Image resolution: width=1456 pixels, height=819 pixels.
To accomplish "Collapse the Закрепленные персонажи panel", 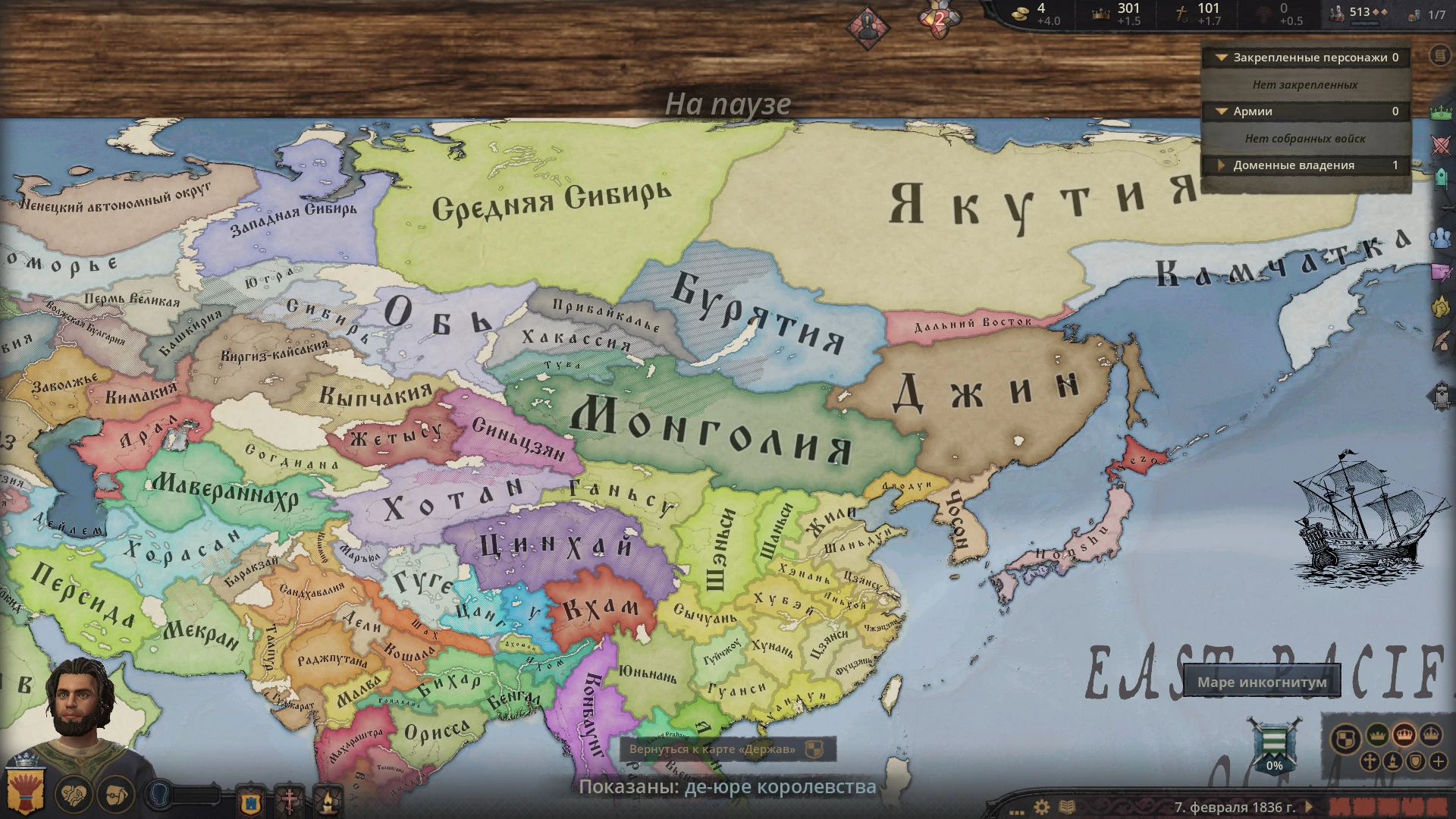I will pyautogui.click(x=1223, y=58).
